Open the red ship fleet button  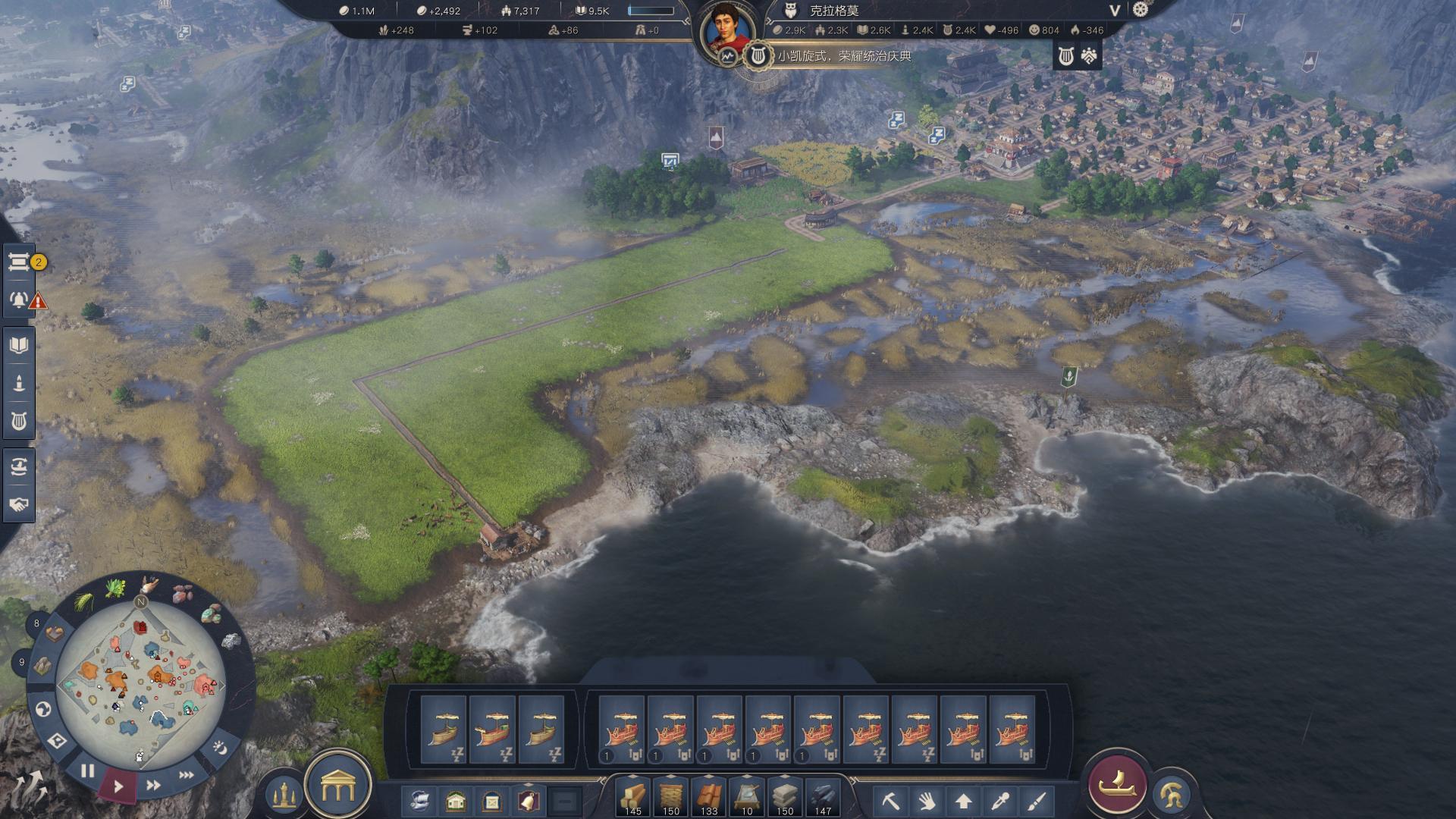1118,784
